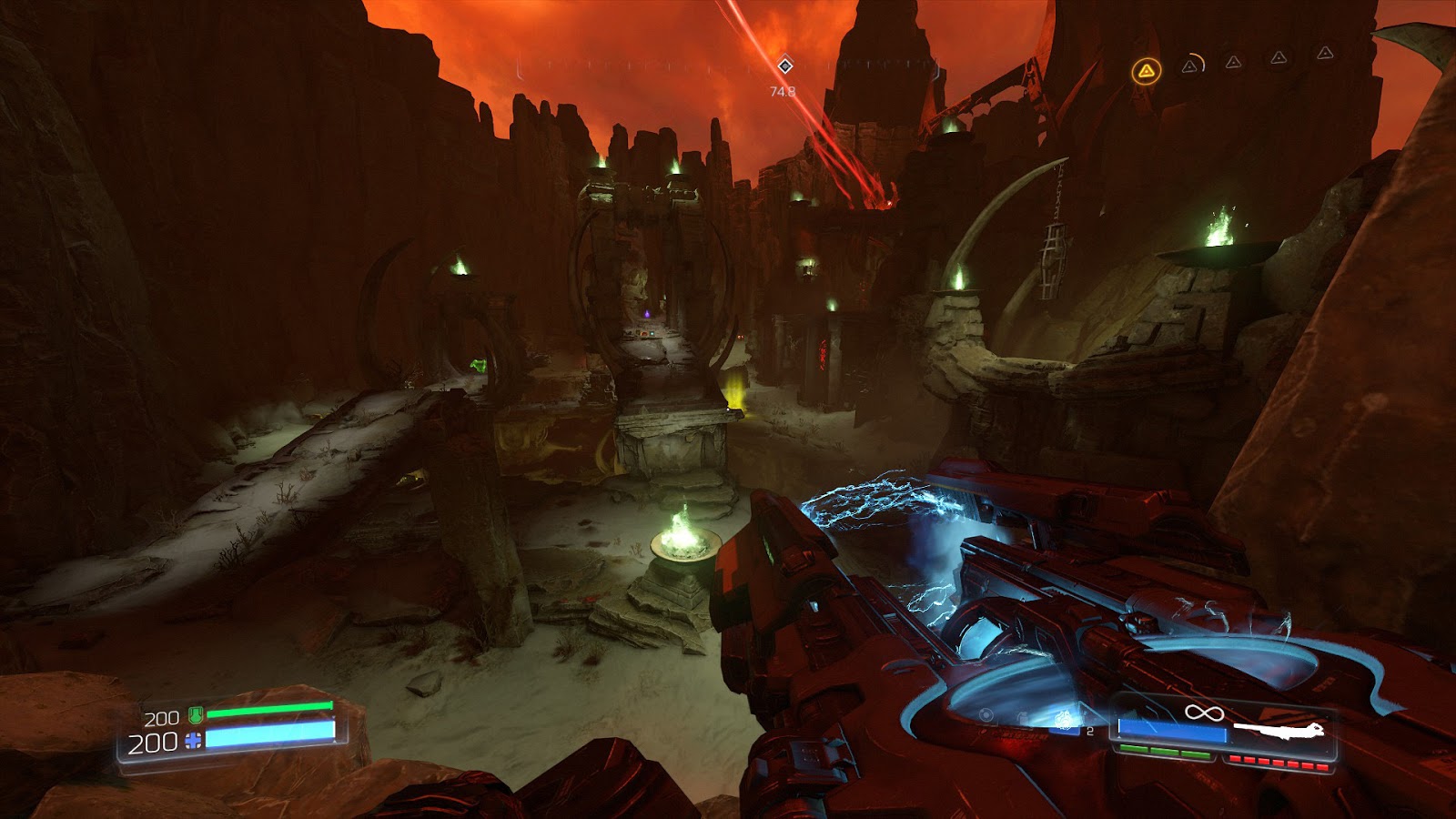The height and width of the screenshot is (819, 1456).
Task: Select the armor shield icon
Action: (196, 714)
